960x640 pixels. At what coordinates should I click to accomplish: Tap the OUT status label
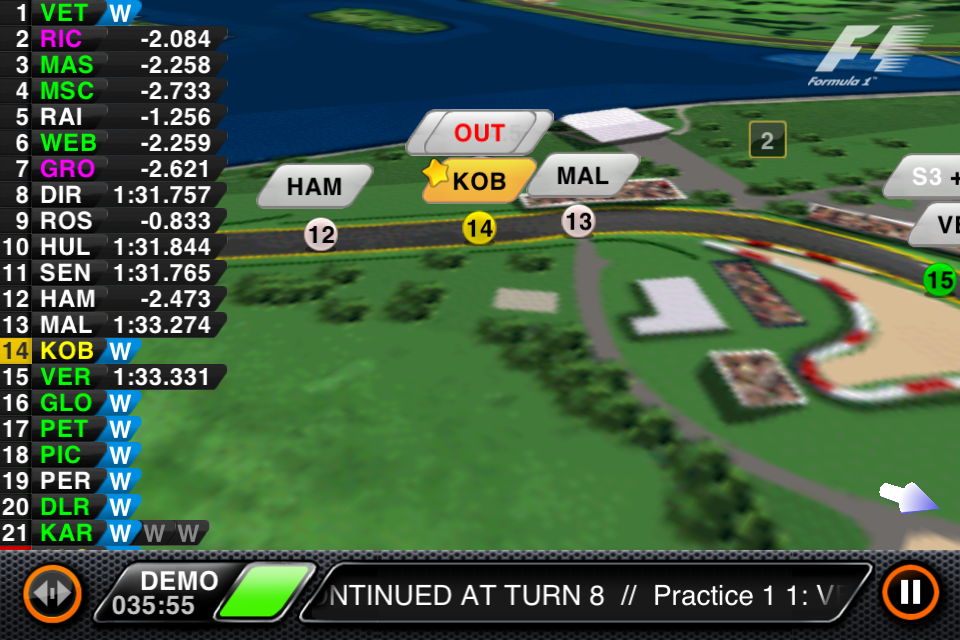pos(479,133)
